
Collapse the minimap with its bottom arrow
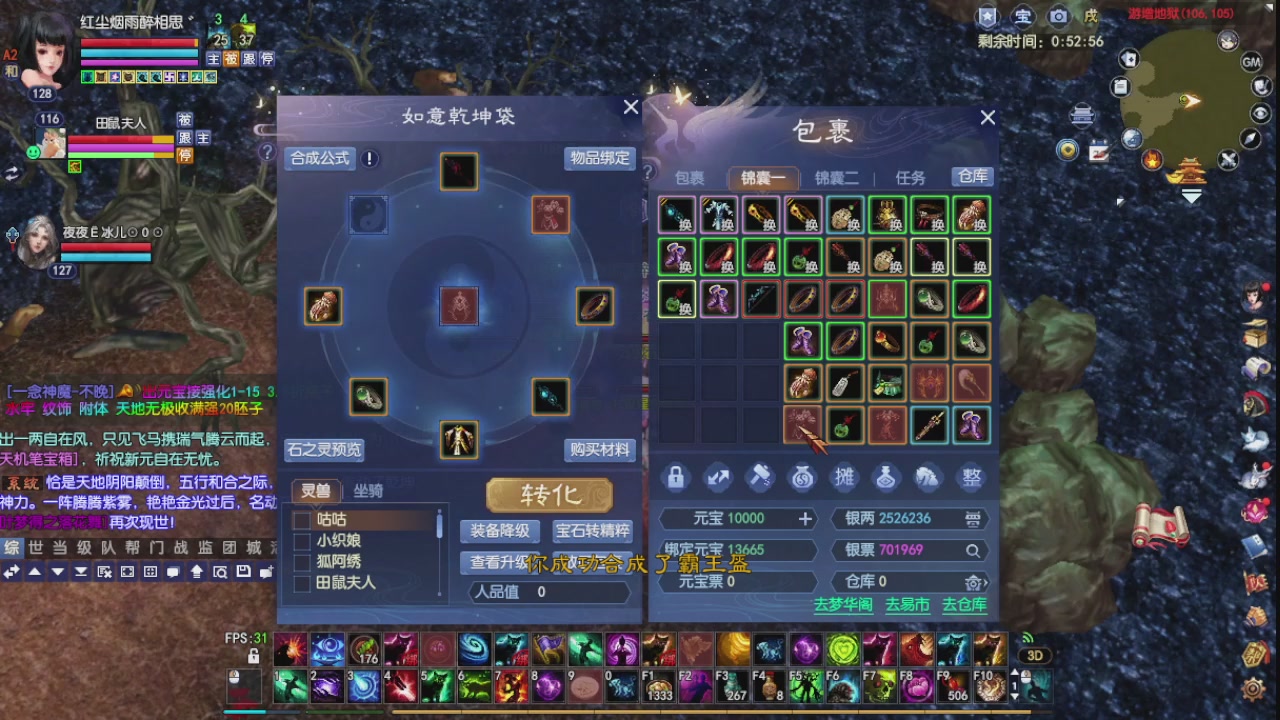click(x=1192, y=197)
